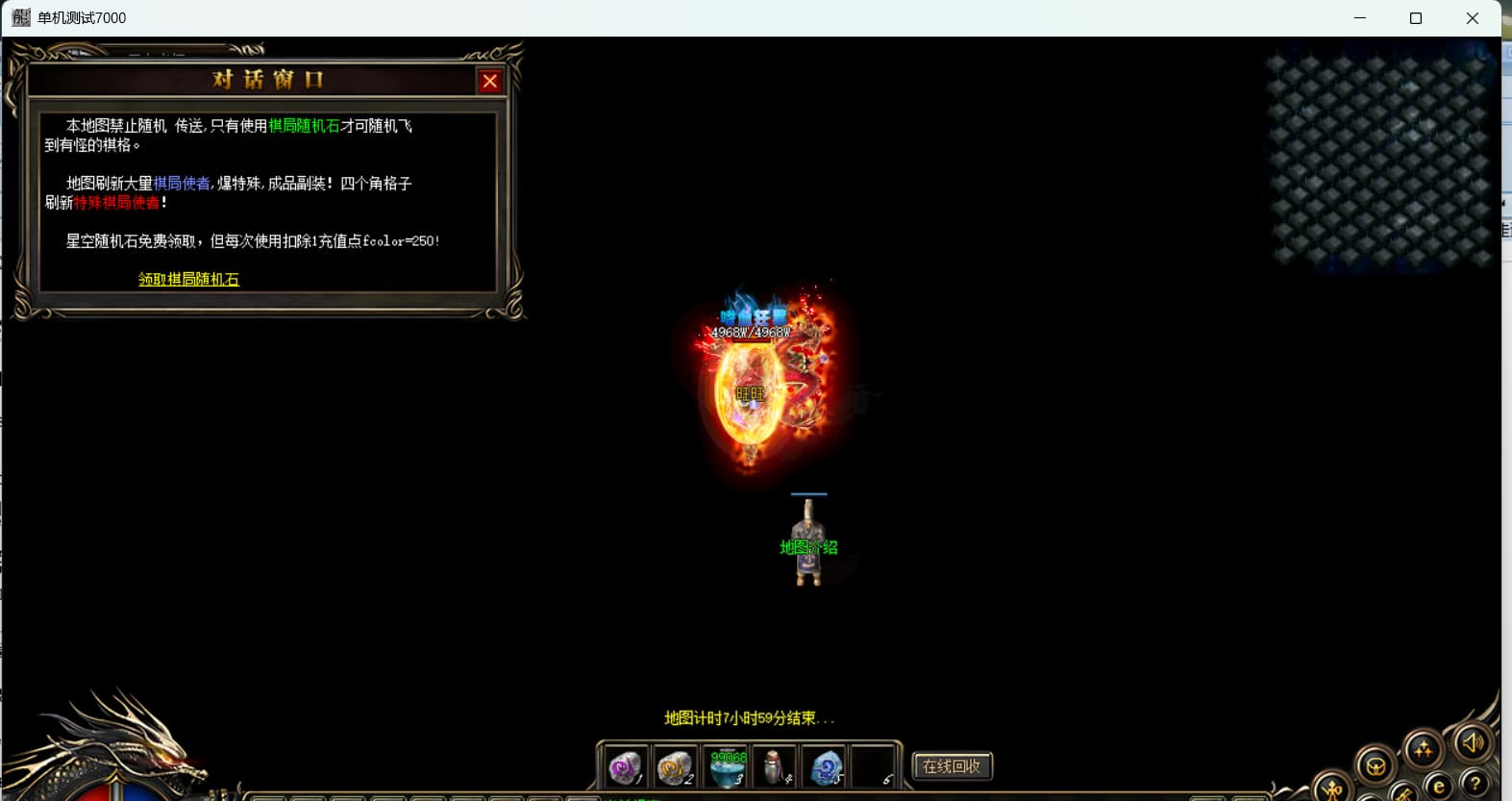Image resolution: width=1512 pixels, height=801 pixels.
Task: Click the figure-in-circle round button
Action: (1376, 766)
